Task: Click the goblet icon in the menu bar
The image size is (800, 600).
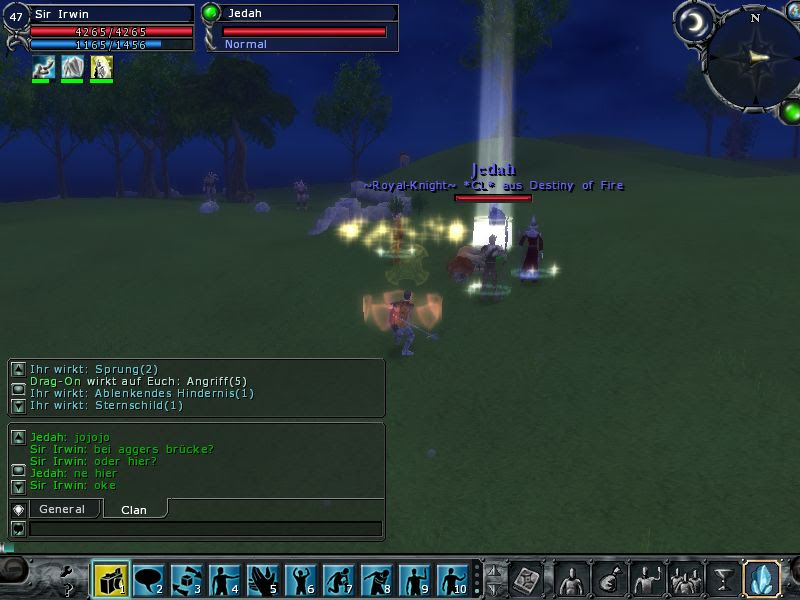Action: [722, 579]
